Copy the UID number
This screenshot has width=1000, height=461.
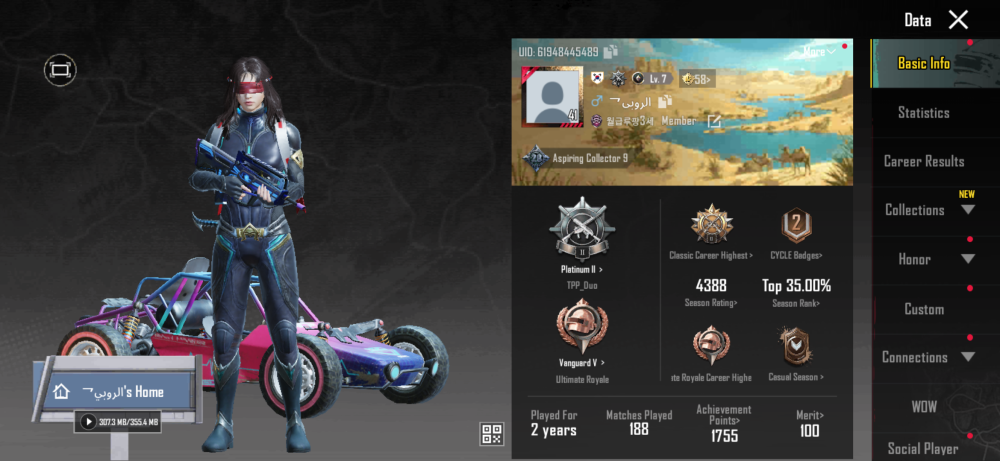(611, 51)
